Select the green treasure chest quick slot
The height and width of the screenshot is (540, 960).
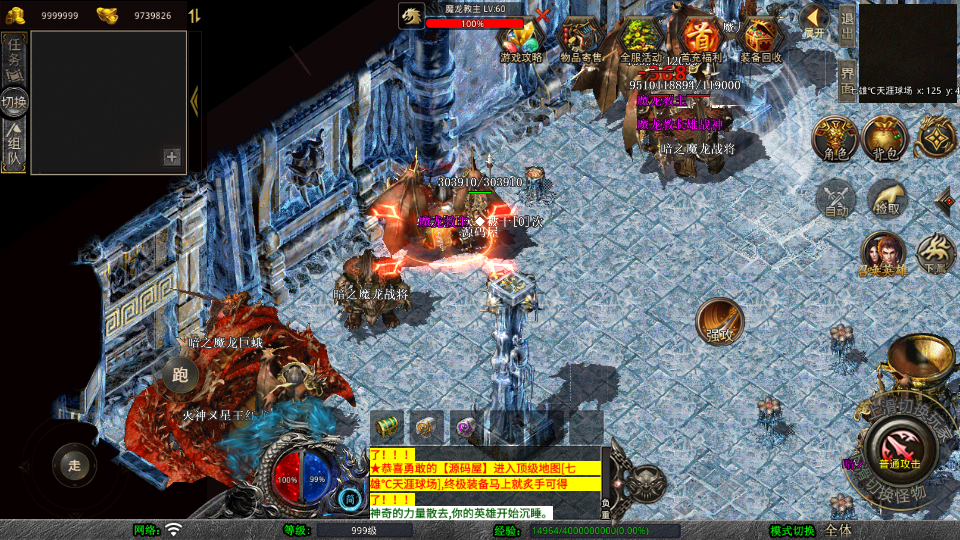(388, 427)
